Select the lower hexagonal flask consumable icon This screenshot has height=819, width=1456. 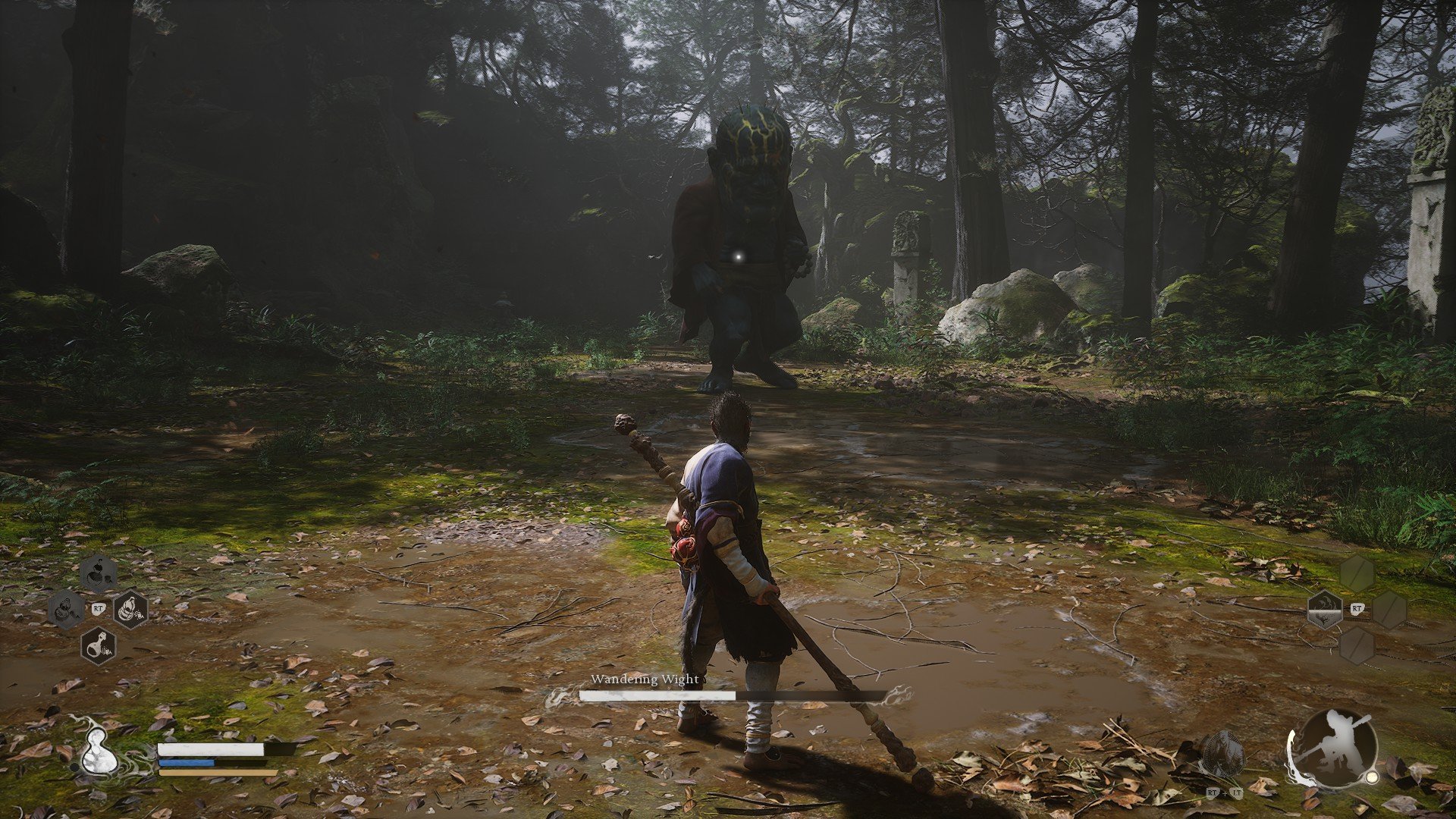pyautogui.click(x=99, y=648)
